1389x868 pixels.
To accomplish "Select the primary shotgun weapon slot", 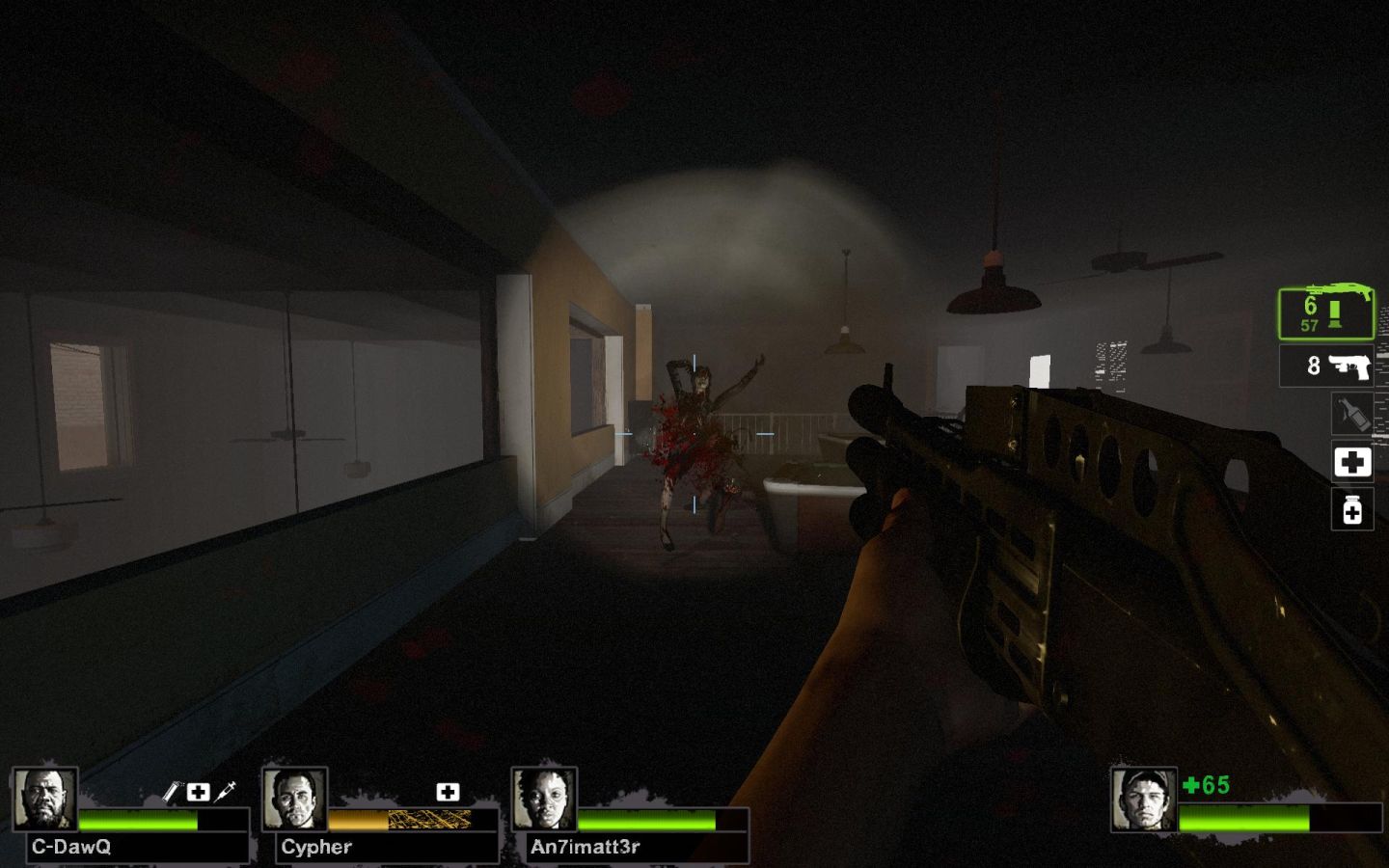I will pos(1326,312).
